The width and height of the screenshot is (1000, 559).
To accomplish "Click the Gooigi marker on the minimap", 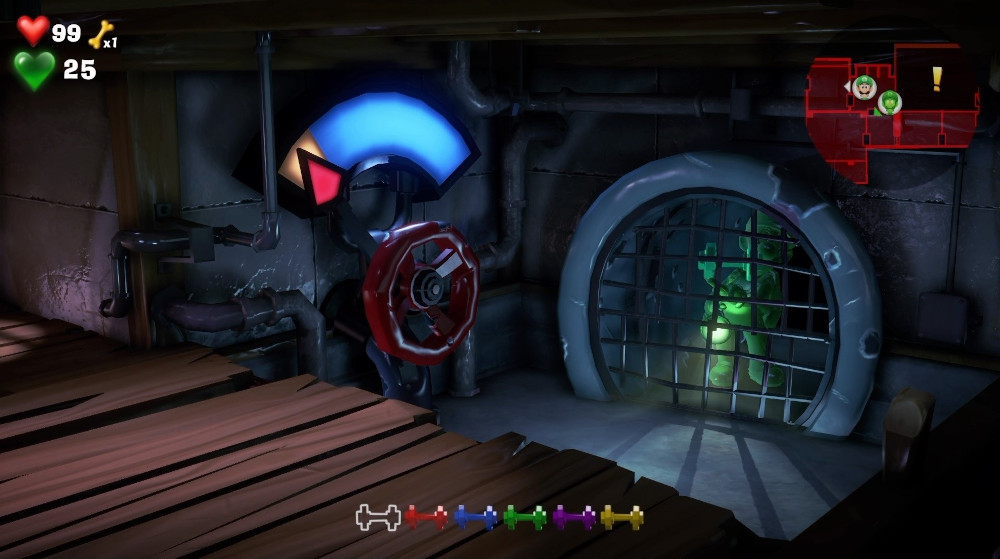I will pyautogui.click(x=889, y=102).
